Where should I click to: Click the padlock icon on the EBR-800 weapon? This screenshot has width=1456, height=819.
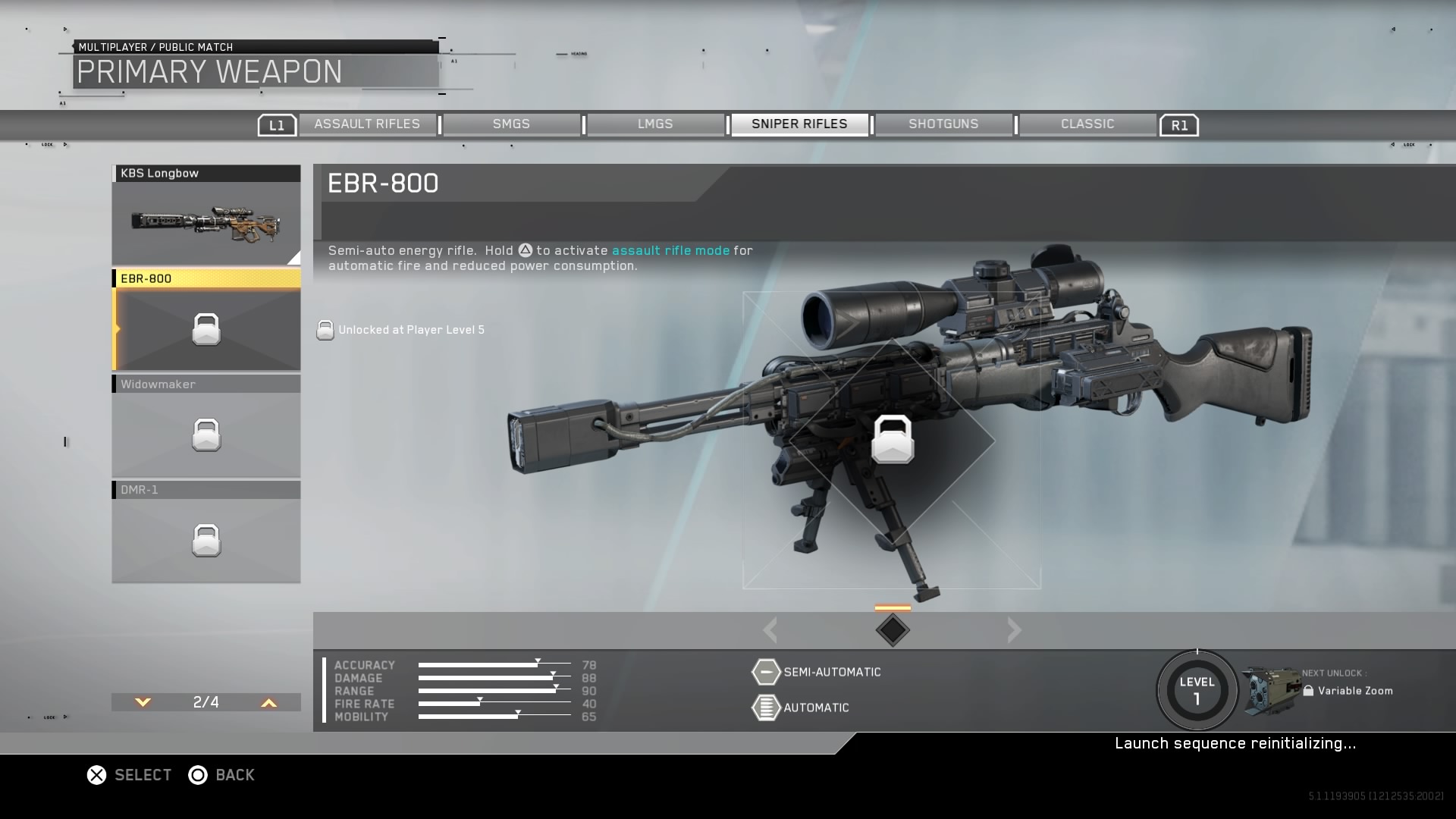click(206, 329)
